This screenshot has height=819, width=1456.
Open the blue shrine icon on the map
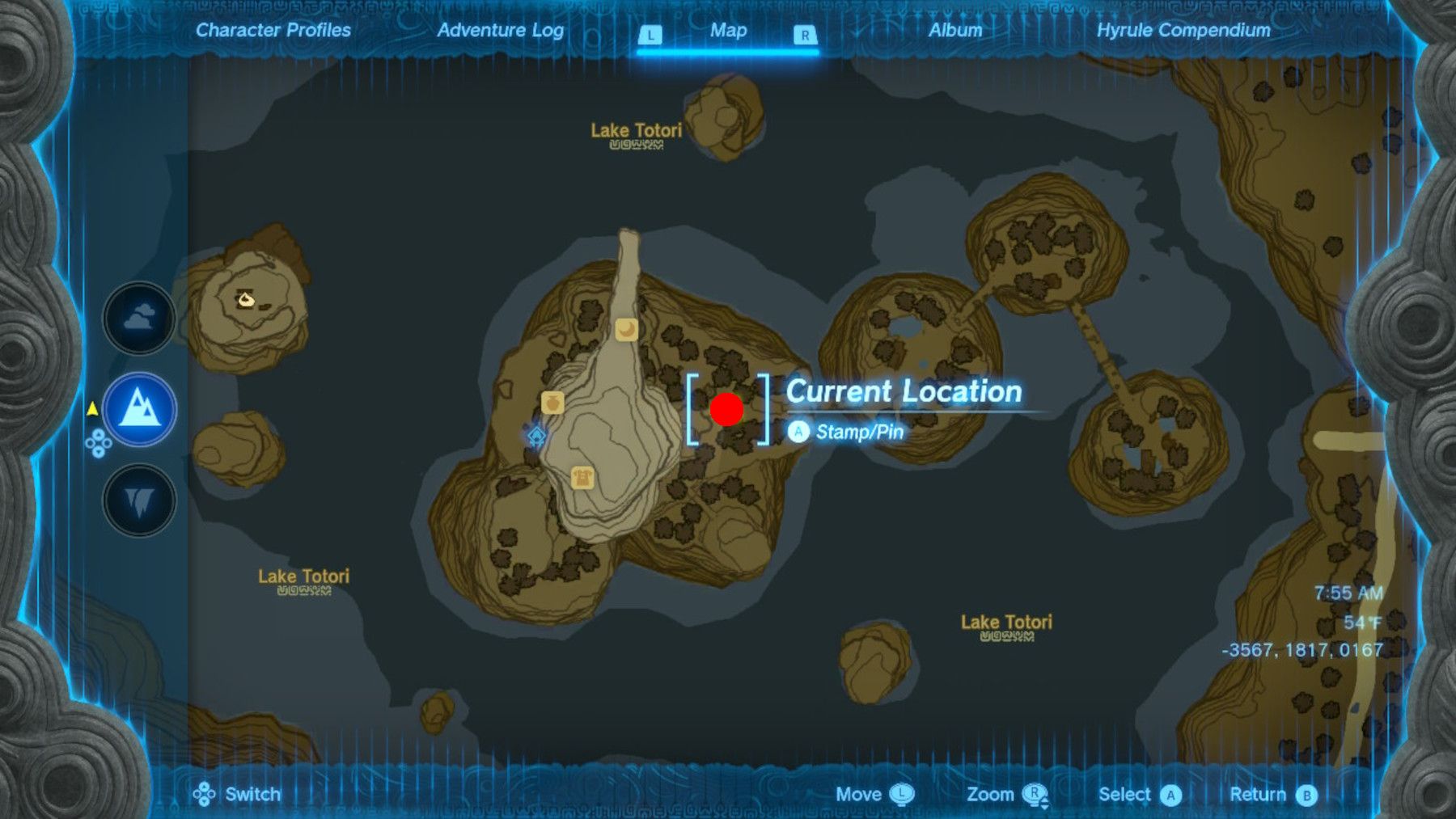[x=533, y=437]
